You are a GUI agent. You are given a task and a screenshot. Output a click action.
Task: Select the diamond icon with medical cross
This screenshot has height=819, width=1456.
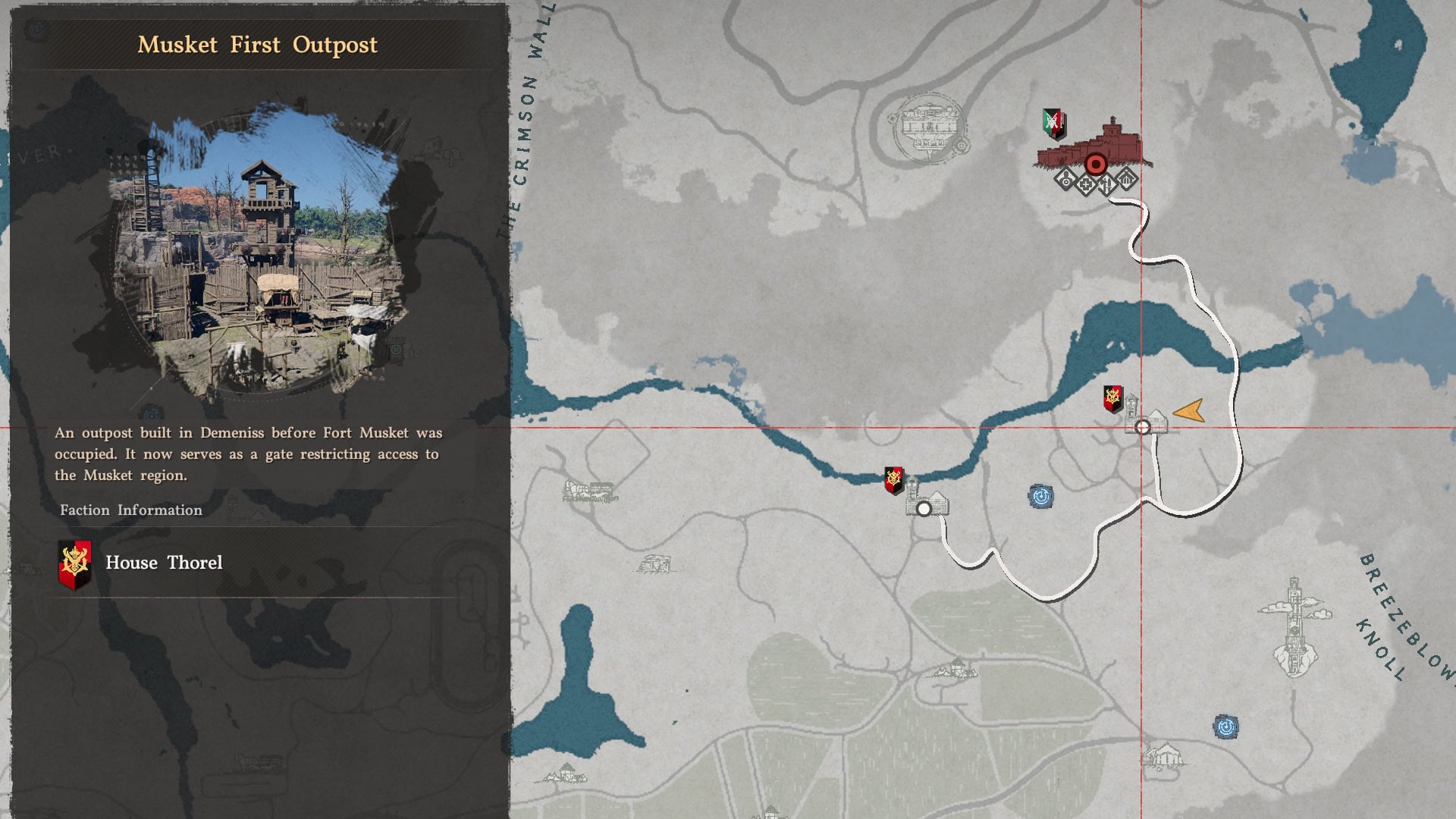tap(1087, 184)
